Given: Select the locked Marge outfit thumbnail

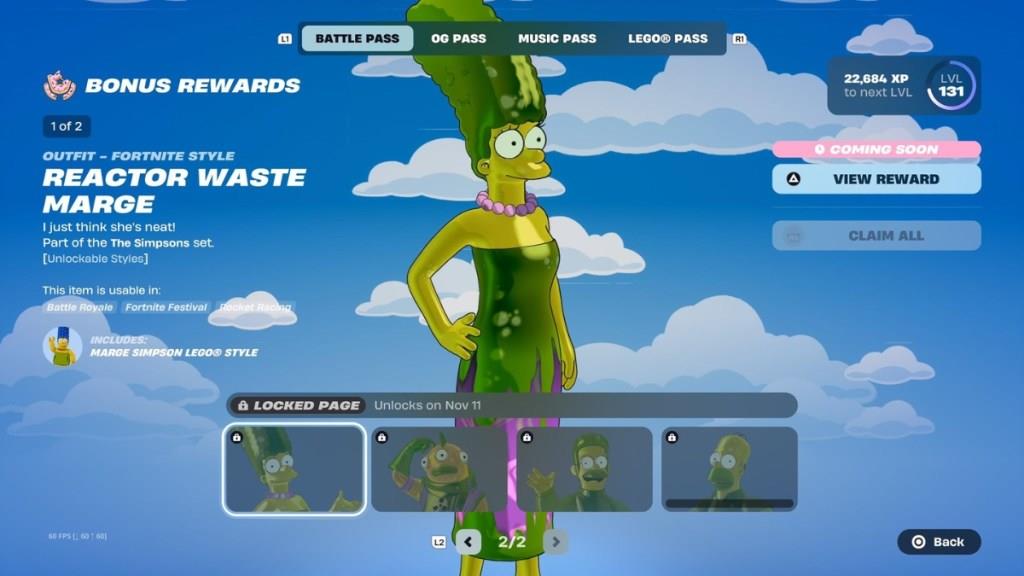Looking at the screenshot, I should tap(294, 469).
